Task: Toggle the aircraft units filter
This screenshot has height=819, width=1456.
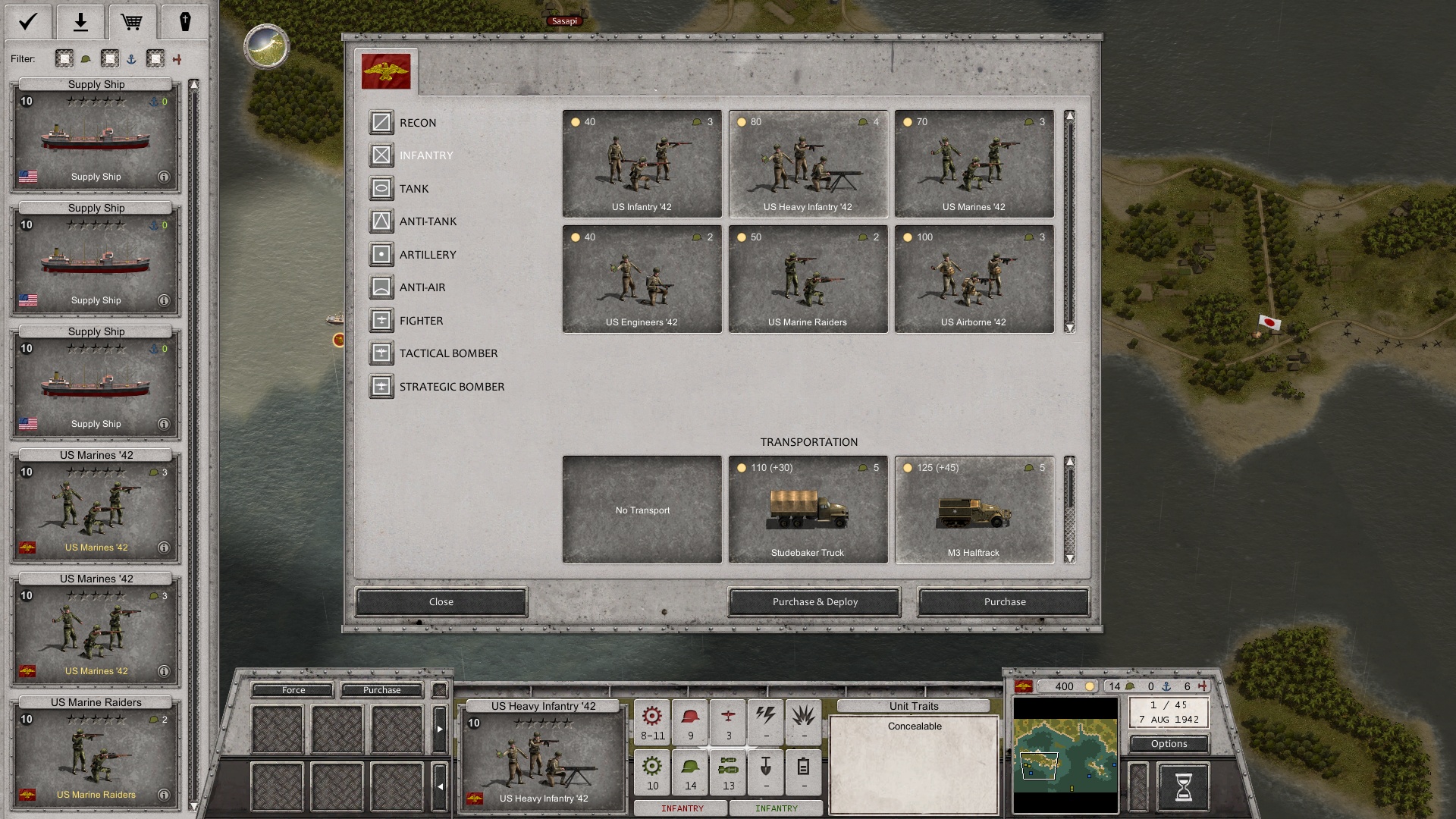Action: (156, 58)
